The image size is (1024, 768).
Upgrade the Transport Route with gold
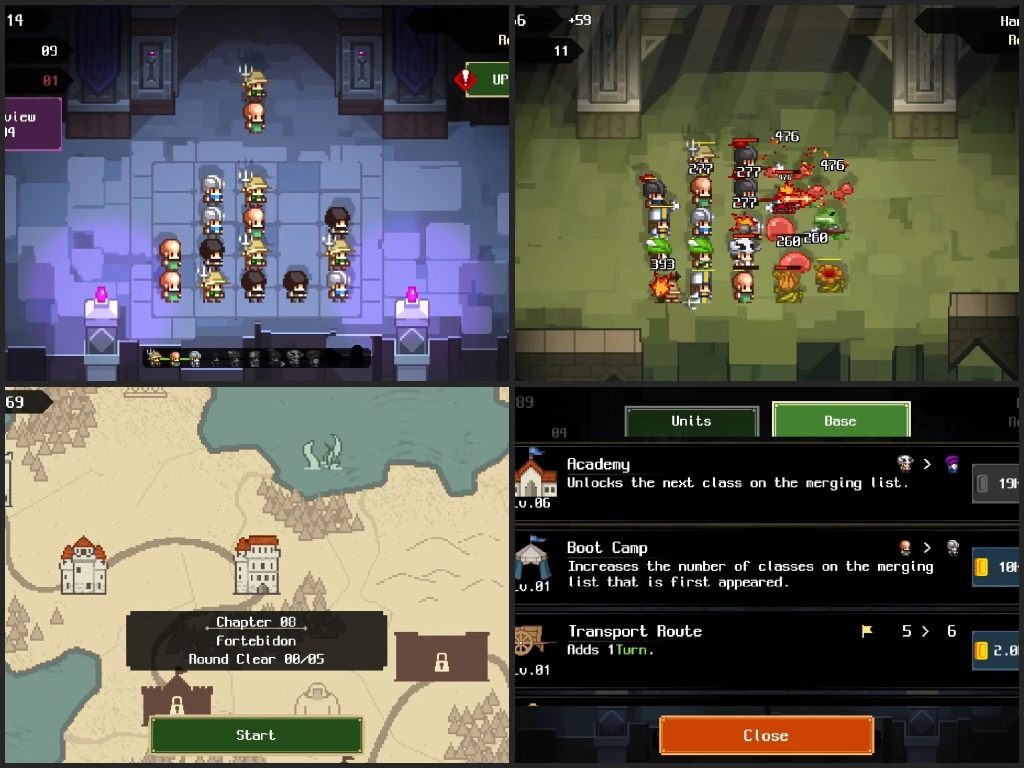pos(997,650)
